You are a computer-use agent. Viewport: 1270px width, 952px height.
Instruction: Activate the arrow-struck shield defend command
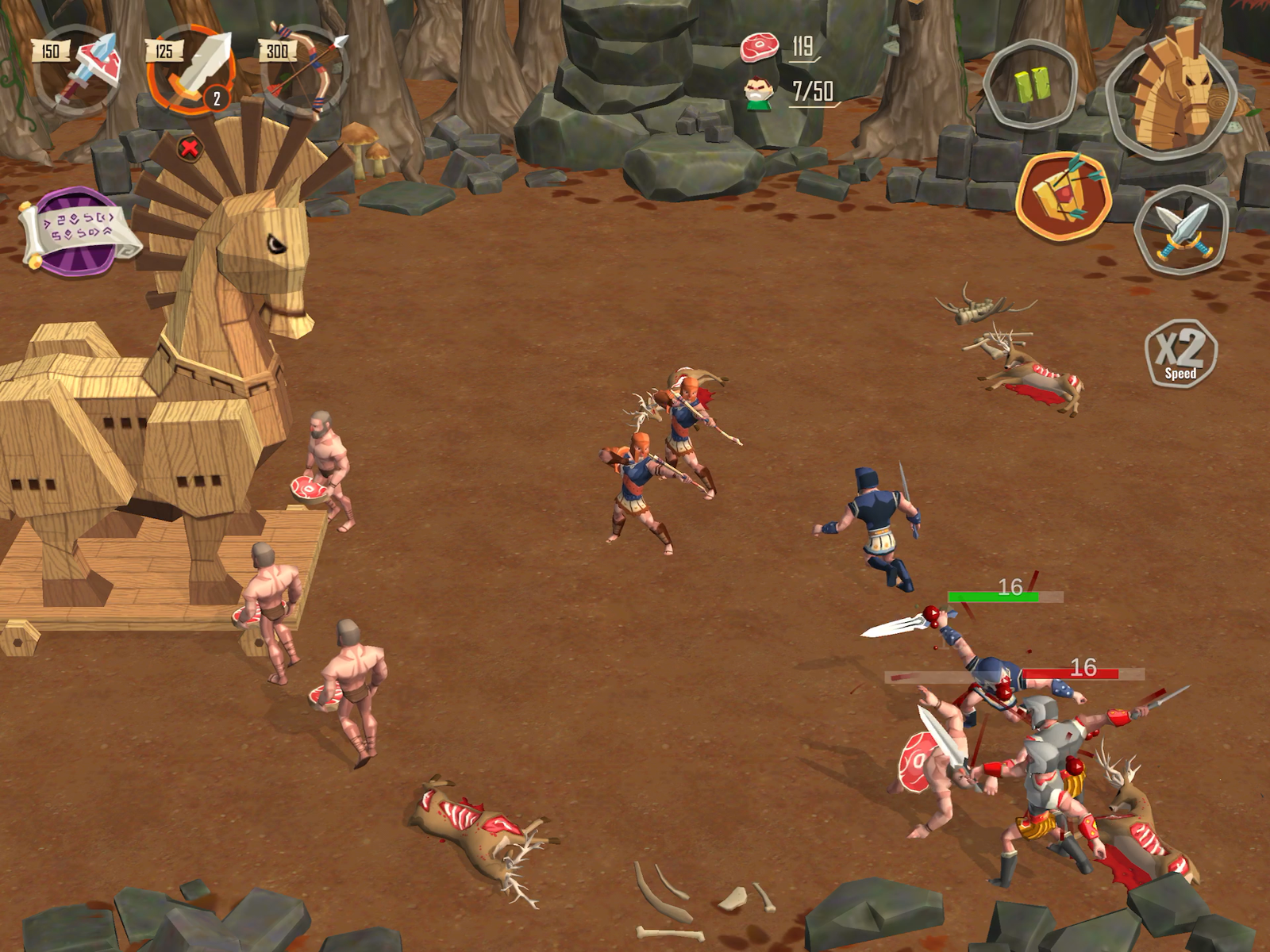tap(1064, 196)
